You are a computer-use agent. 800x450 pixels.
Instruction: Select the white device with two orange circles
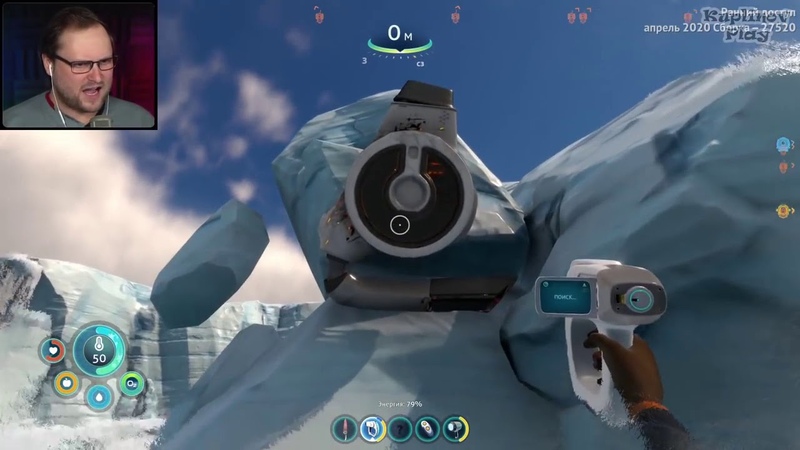coord(428,428)
